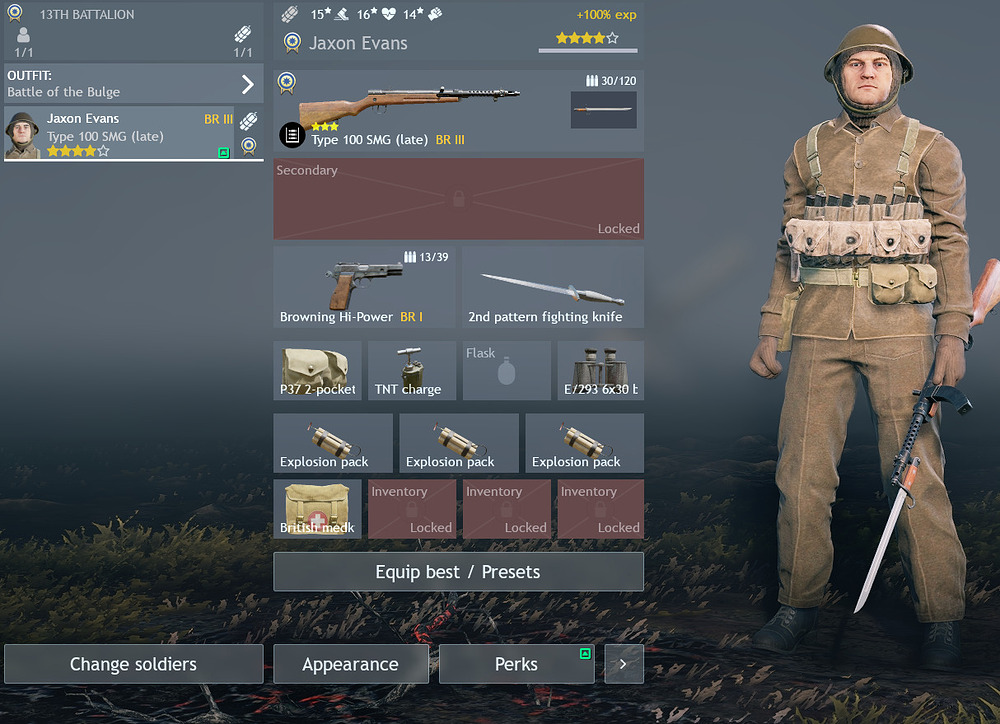Click the locked Secondary weapon slot
The width and height of the screenshot is (1000, 724).
pyautogui.click(x=458, y=199)
